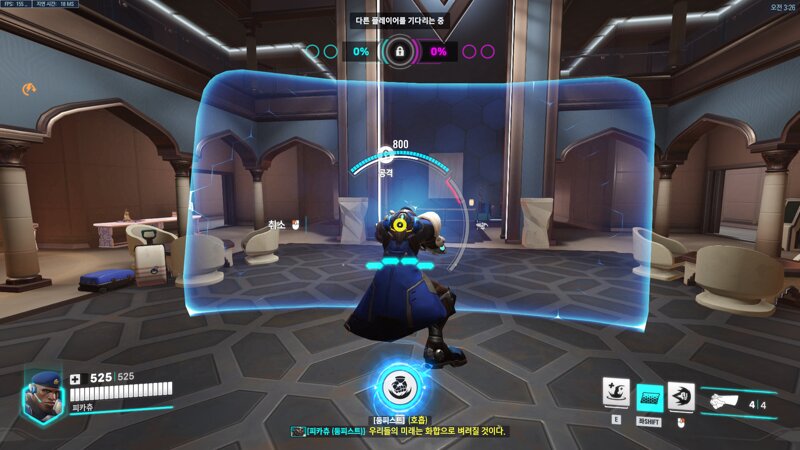Select the locked objective padlock icon
This screenshot has height=450, width=800.
point(399,51)
